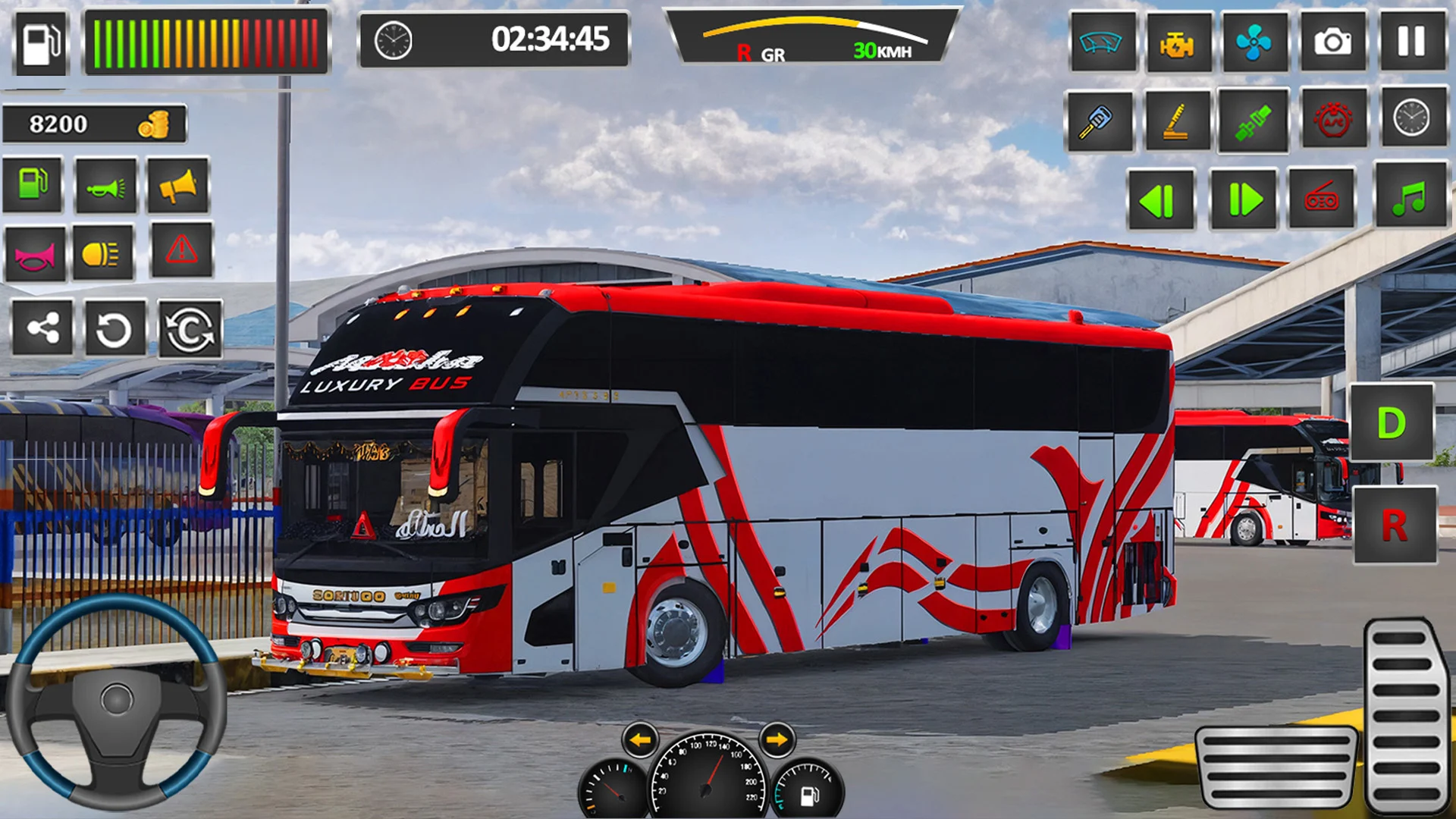
Task: Start the engine with the orange engine icon
Action: pos(1177,43)
